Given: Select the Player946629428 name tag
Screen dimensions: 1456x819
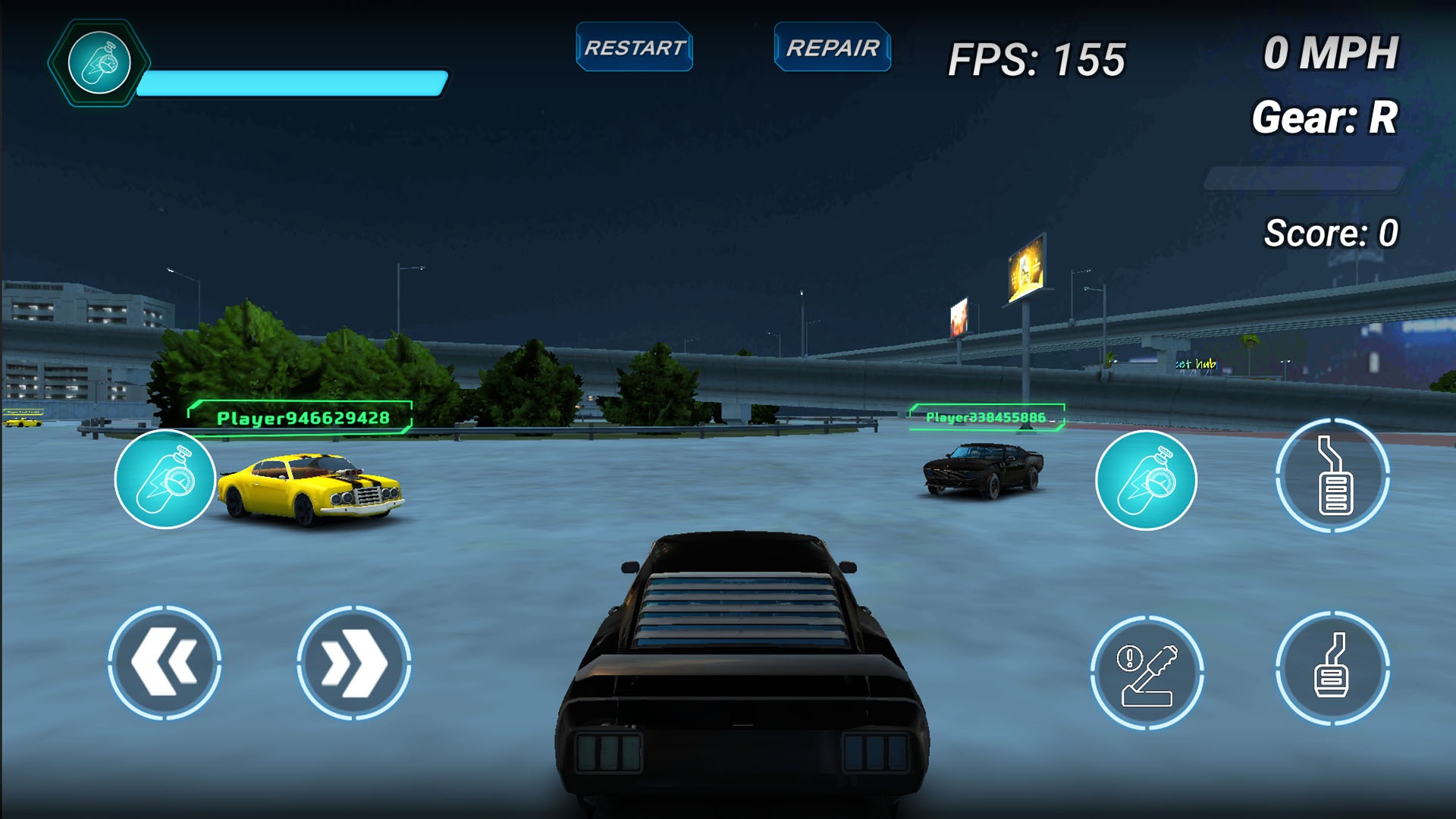Looking at the screenshot, I should point(302,416).
